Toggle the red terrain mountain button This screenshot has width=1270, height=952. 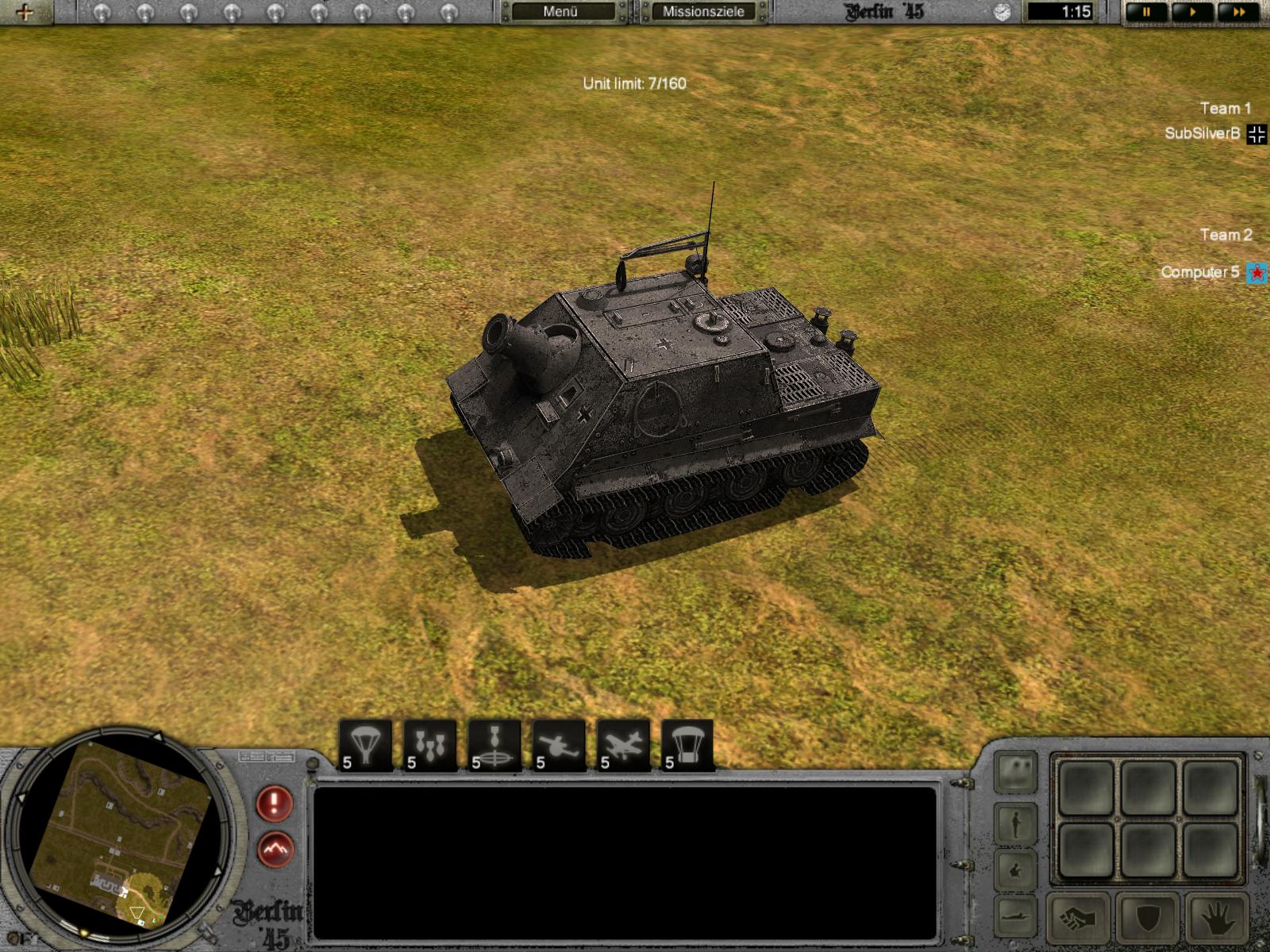[x=275, y=850]
